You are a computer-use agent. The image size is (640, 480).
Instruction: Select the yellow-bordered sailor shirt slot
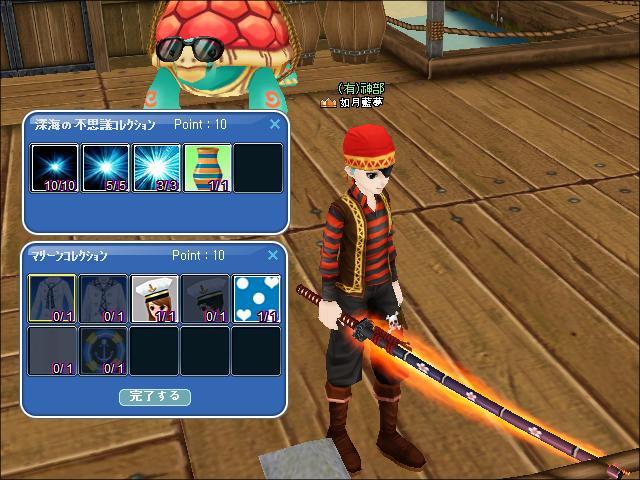[54, 299]
